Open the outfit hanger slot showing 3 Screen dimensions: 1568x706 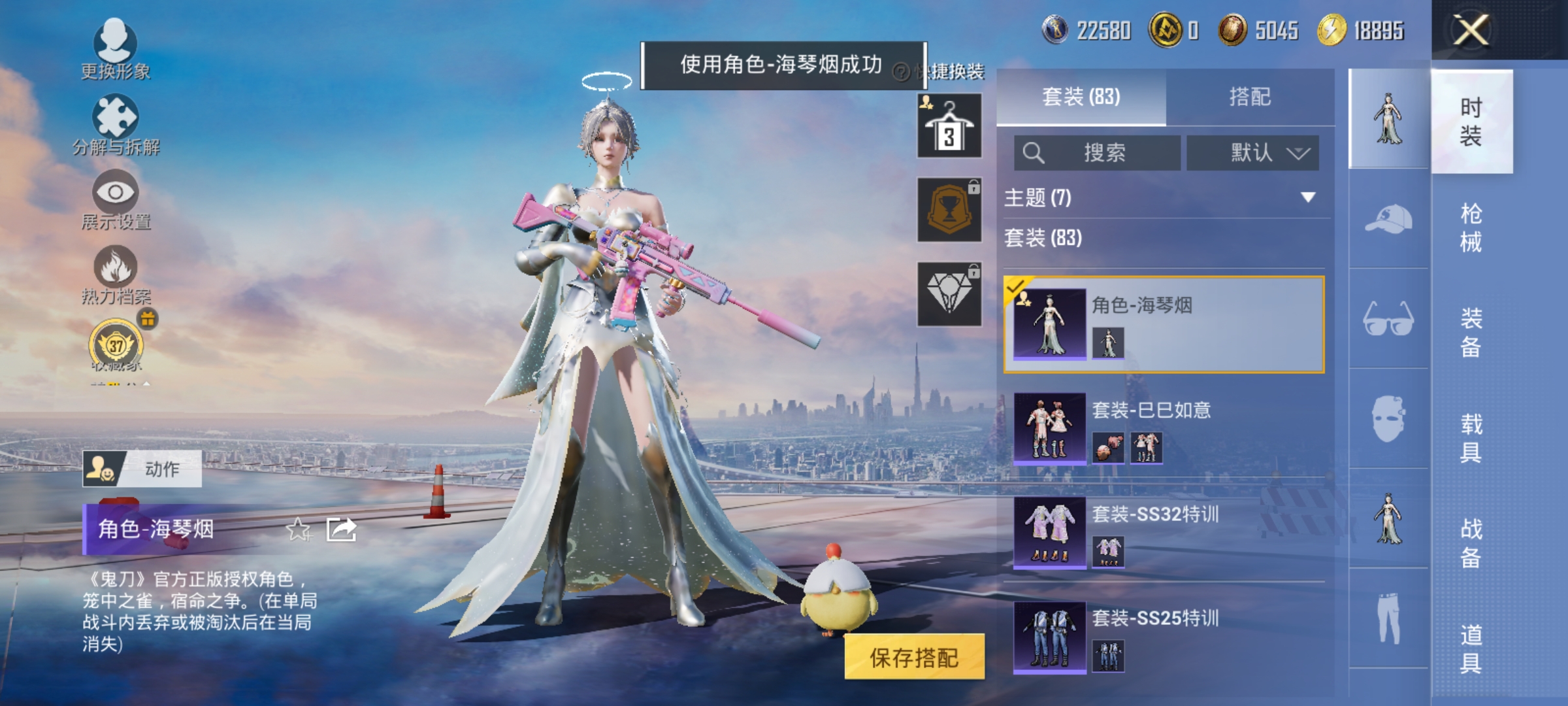948,124
